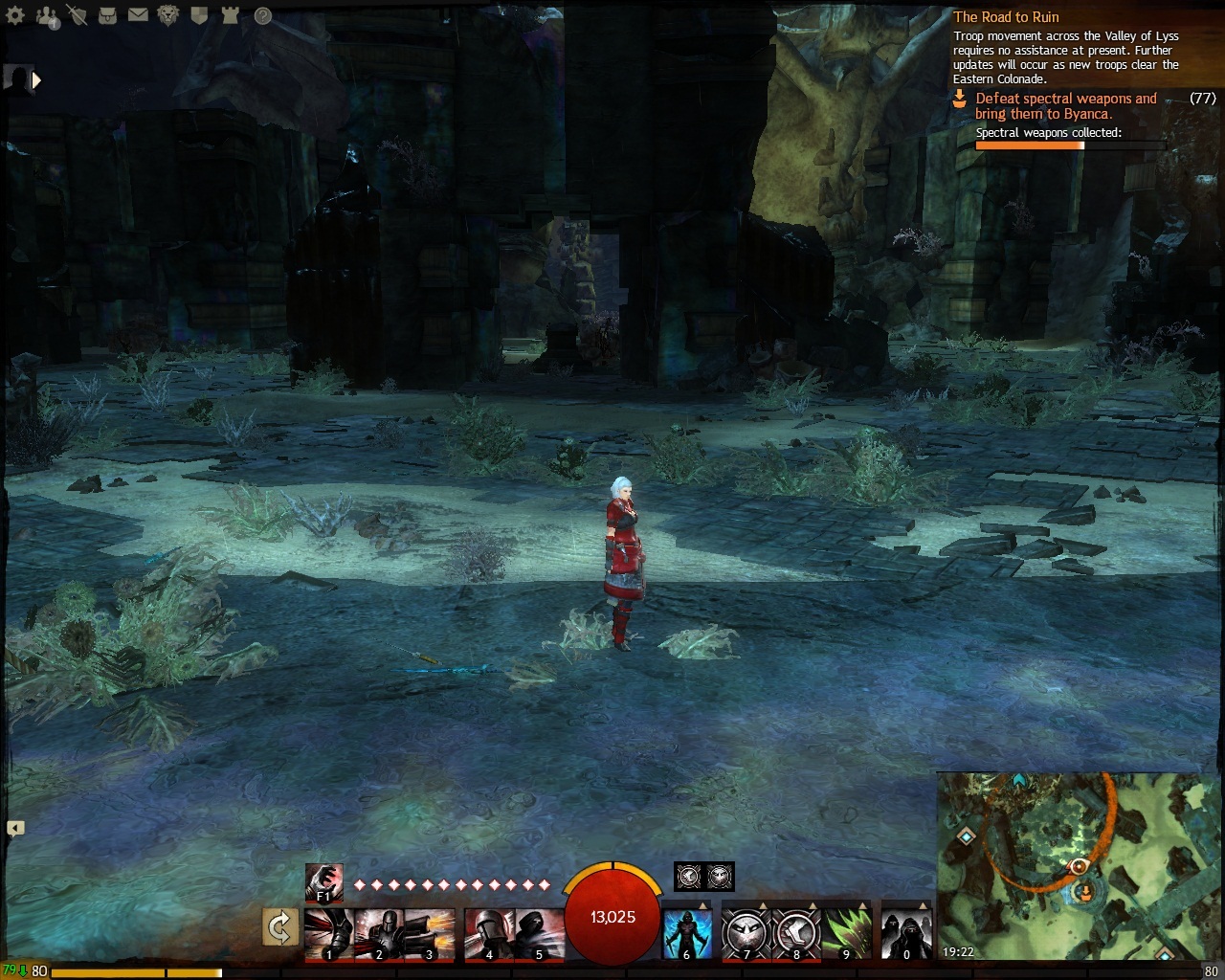
Task: Use weapon skill 1
Action: pyautogui.click(x=328, y=934)
